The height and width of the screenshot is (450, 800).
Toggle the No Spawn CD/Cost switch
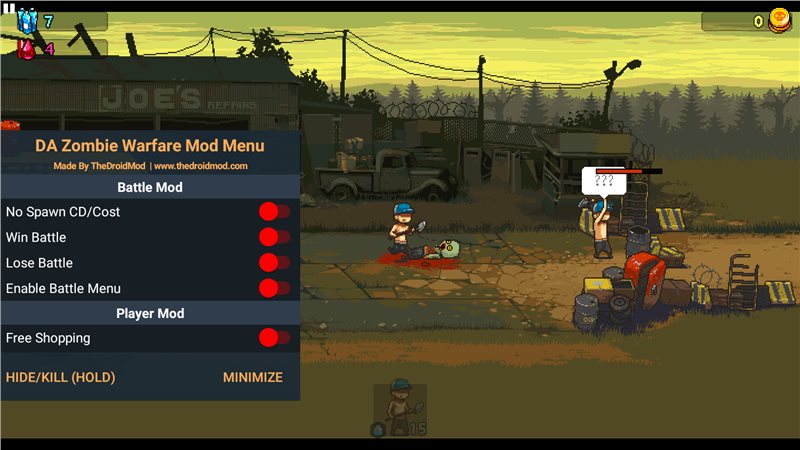click(274, 212)
